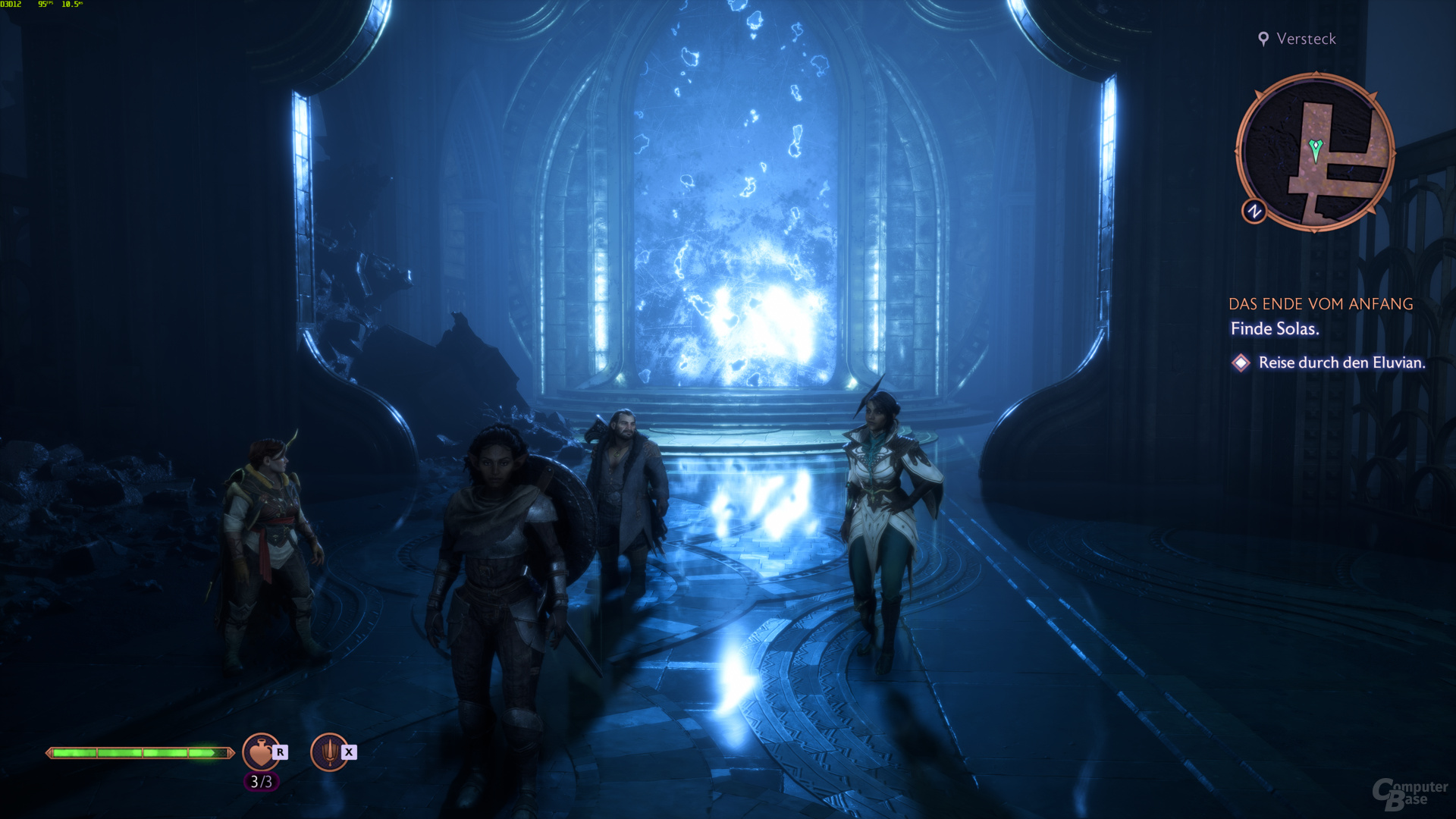The image size is (1456, 819).
Task: Click the compass north indicator on minimap
Action: [1254, 211]
